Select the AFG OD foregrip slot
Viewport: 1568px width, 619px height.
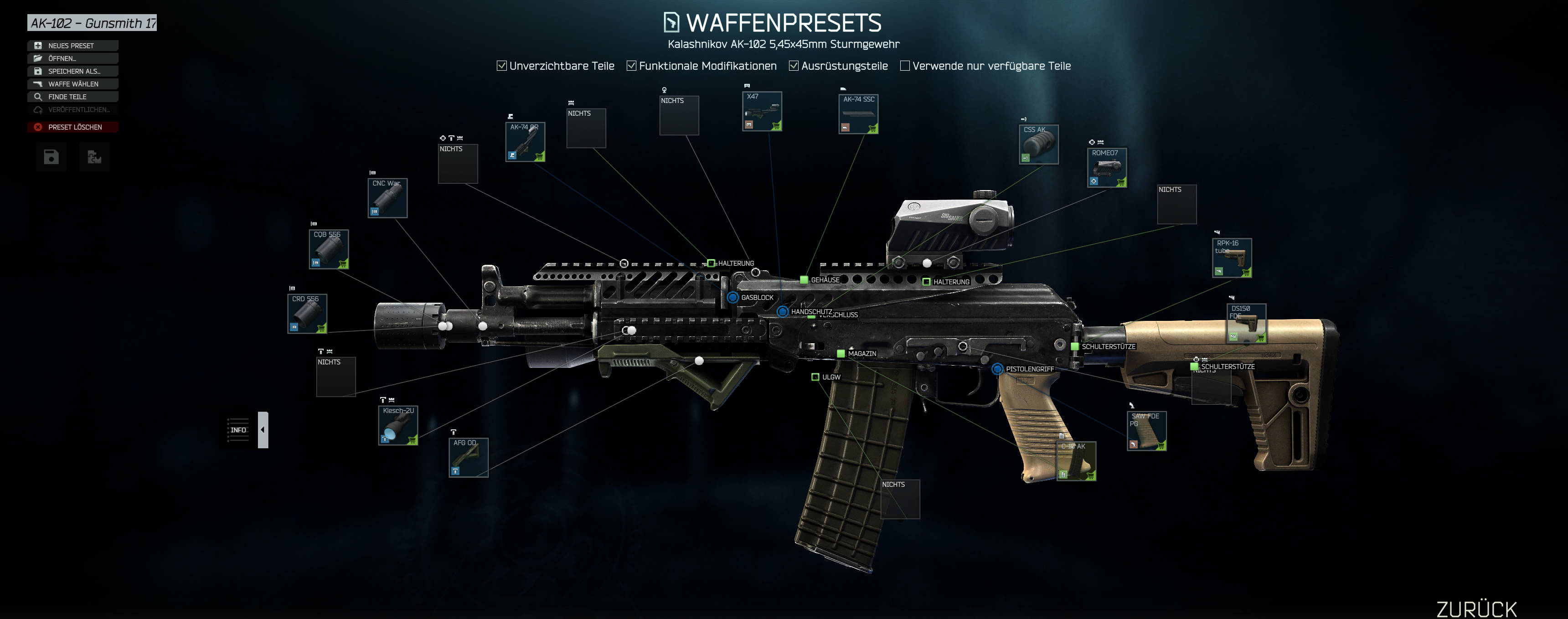(x=468, y=458)
